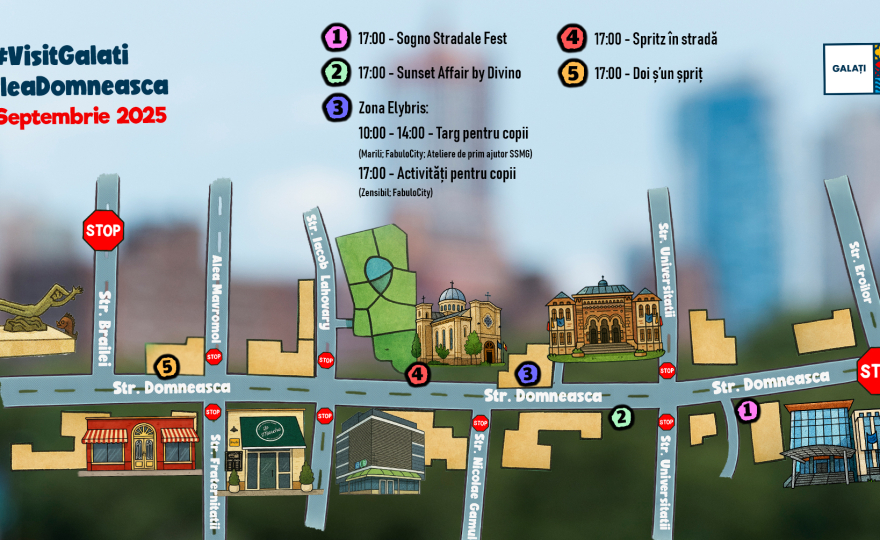
Task: Click the pink marker 1 on the street map
Action: (x=747, y=410)
